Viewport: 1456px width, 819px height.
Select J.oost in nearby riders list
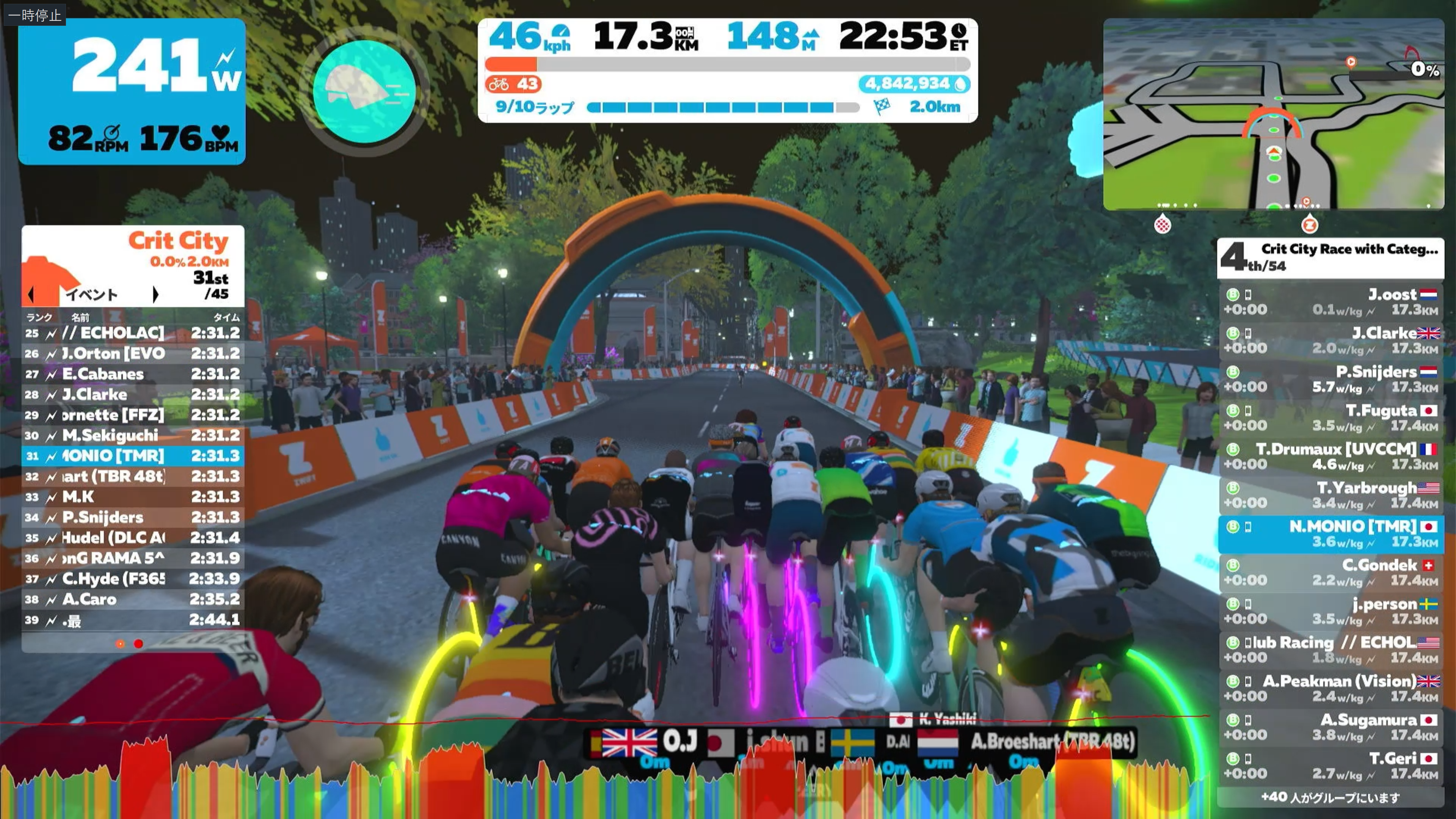click(1330, 302)
